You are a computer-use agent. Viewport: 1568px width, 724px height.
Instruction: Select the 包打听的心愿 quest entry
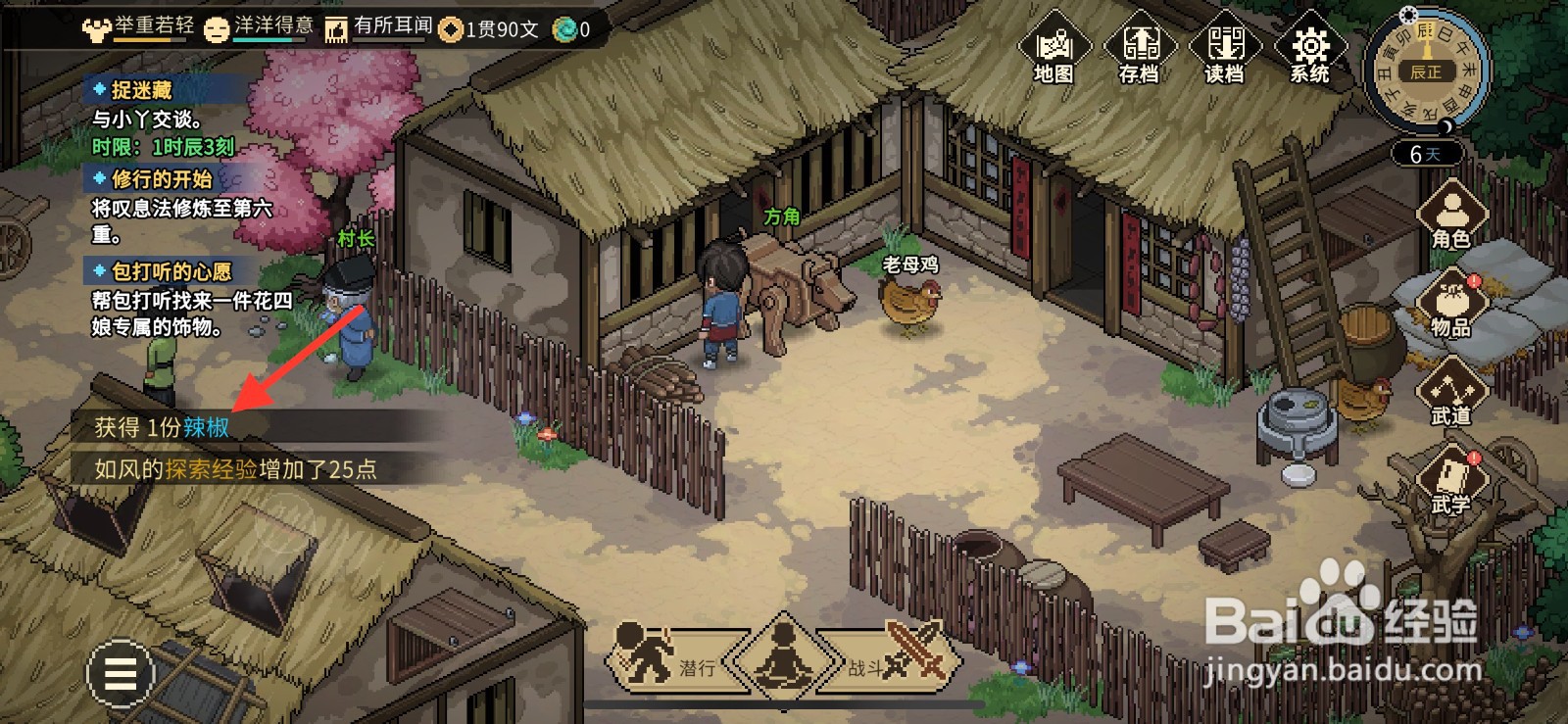point(171,271)
